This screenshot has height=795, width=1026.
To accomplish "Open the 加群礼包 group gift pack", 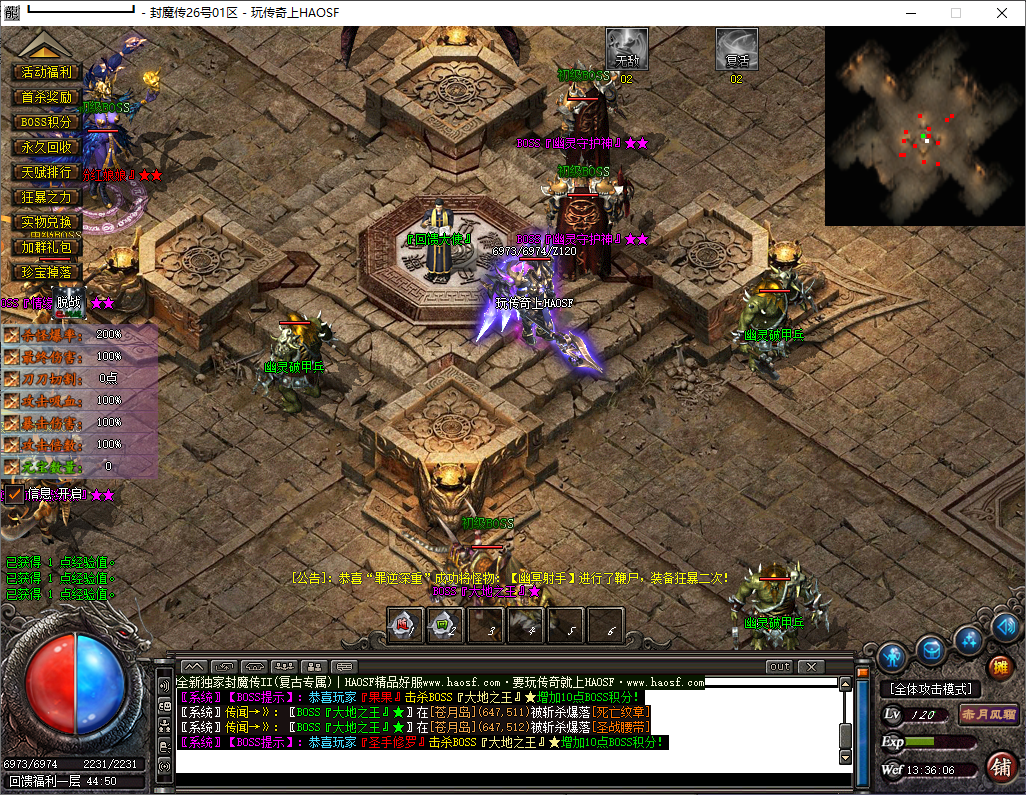I will pyautogui.click(x=46, y=247).
